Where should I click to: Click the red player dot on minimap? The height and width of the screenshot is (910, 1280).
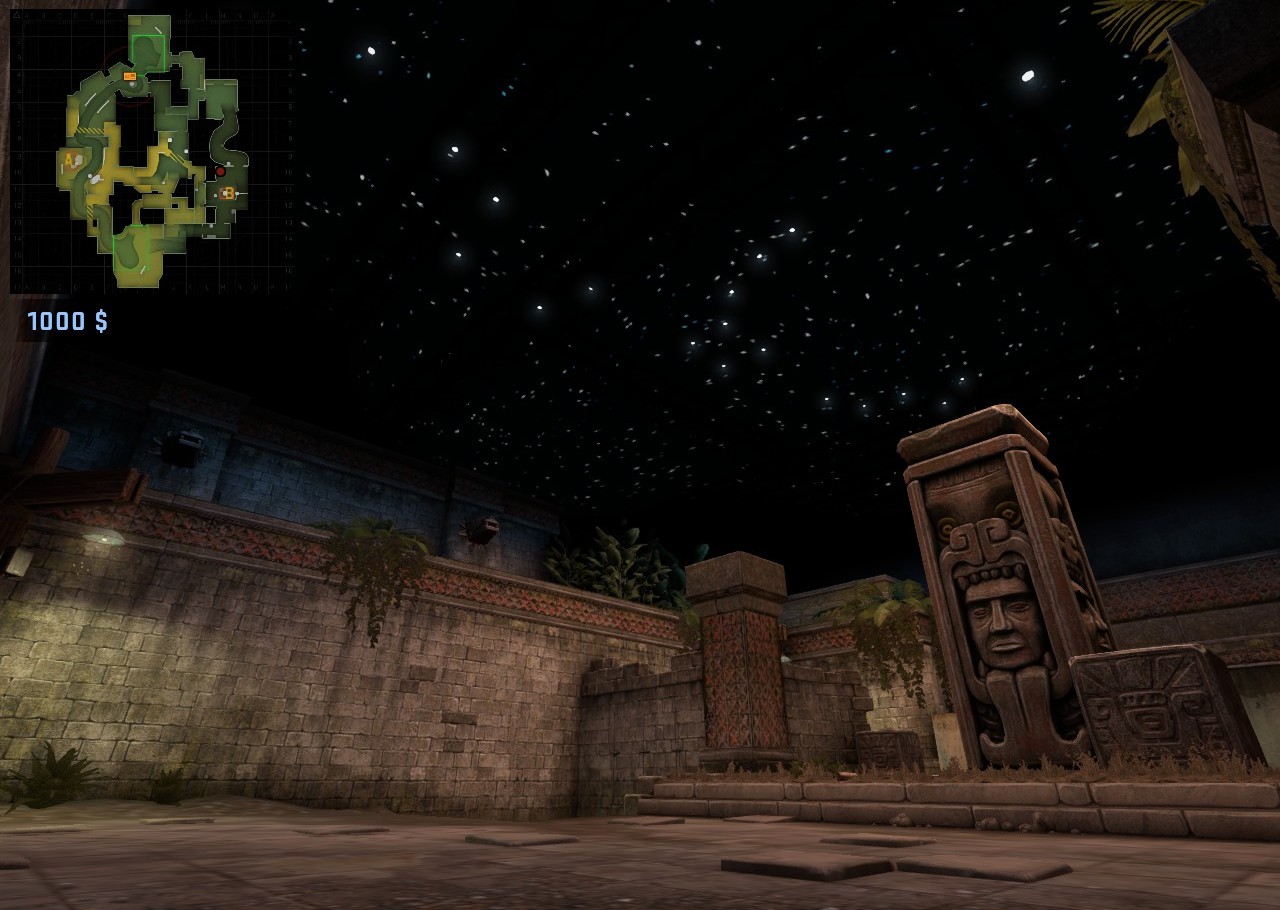point(220,172)
